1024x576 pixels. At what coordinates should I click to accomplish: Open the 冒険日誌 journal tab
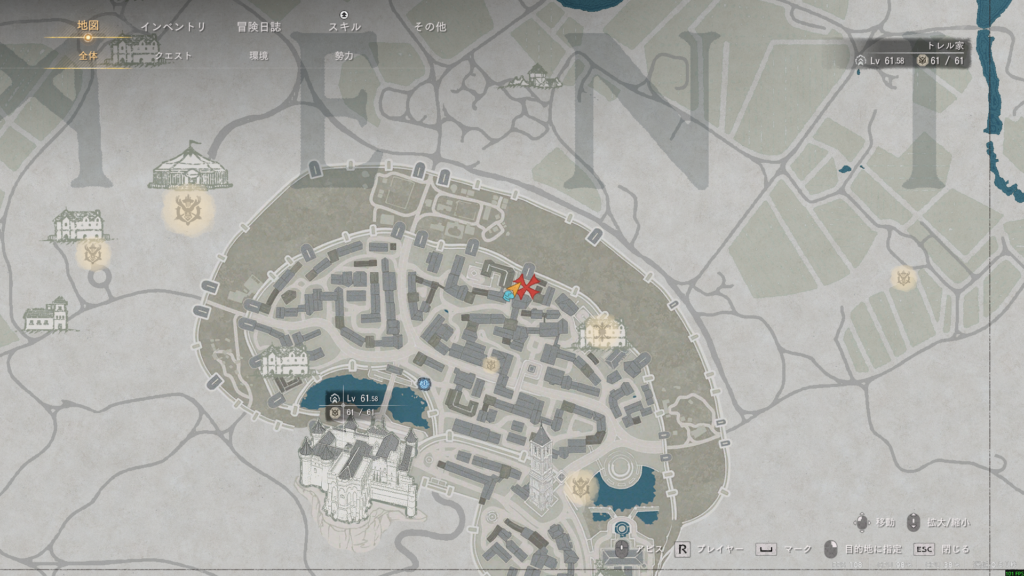pos(258,27)
